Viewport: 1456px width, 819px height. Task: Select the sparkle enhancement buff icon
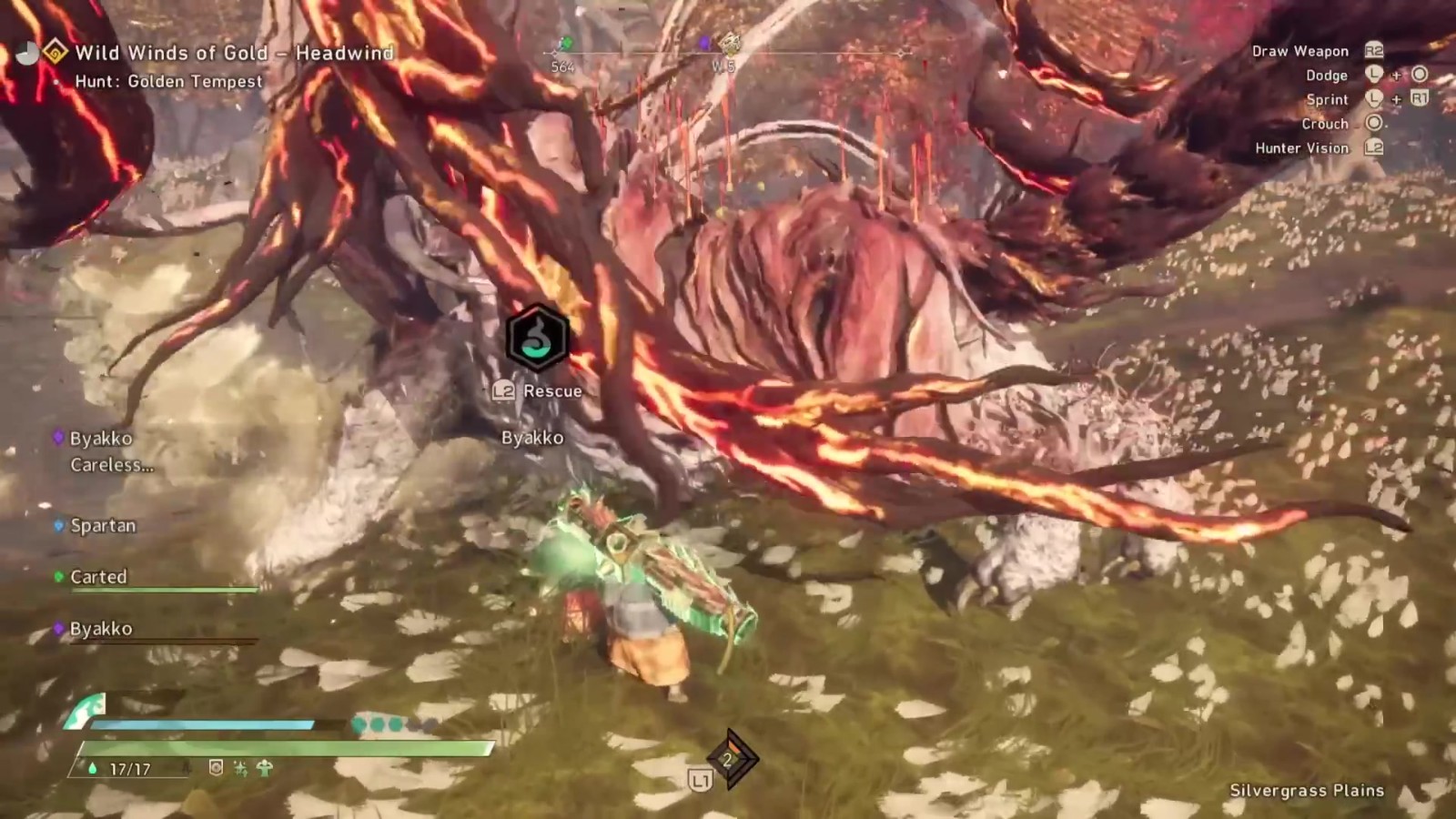click(241, 769)
